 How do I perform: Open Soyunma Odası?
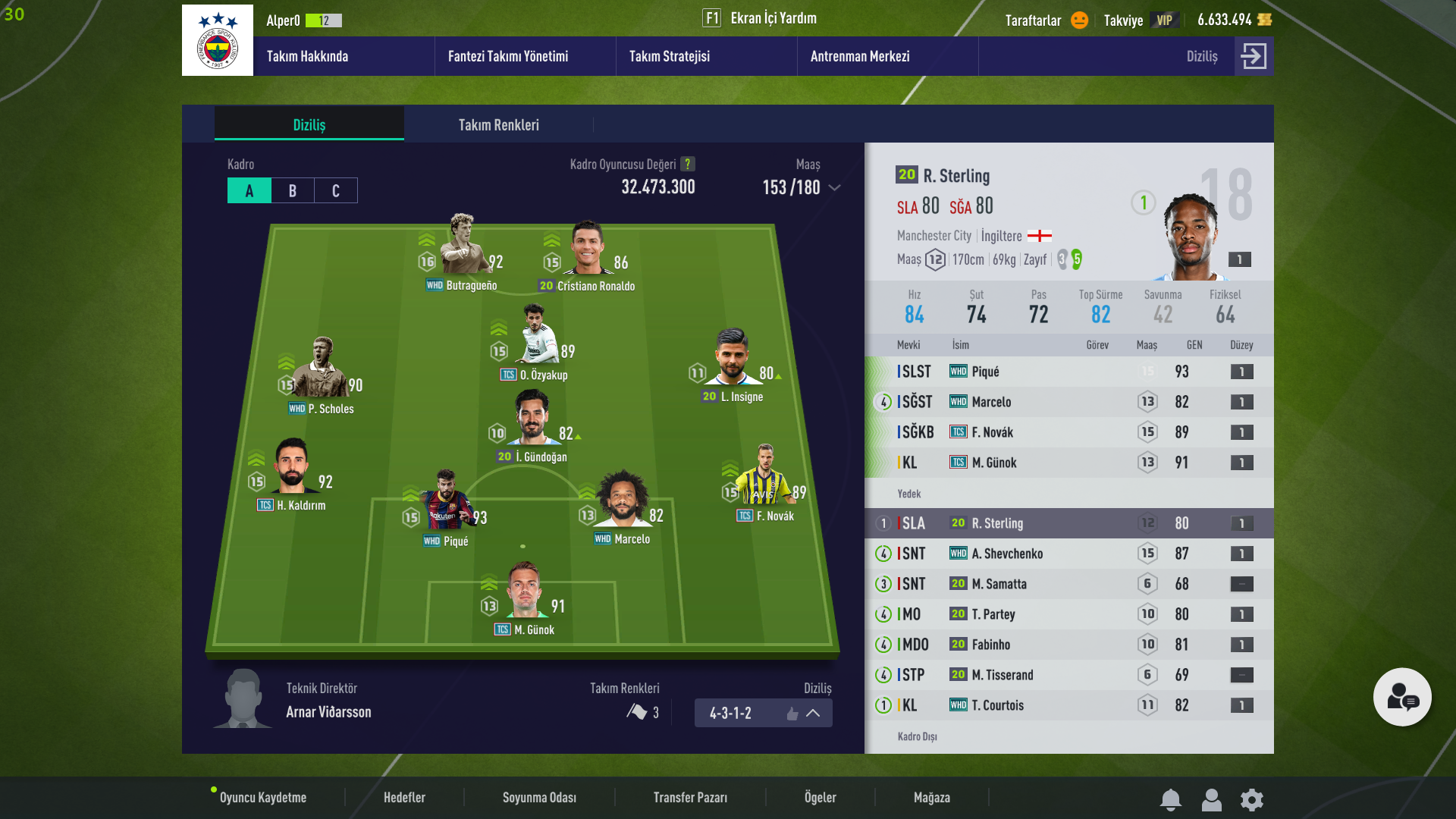pyautogui.click(x=539, y=797)
